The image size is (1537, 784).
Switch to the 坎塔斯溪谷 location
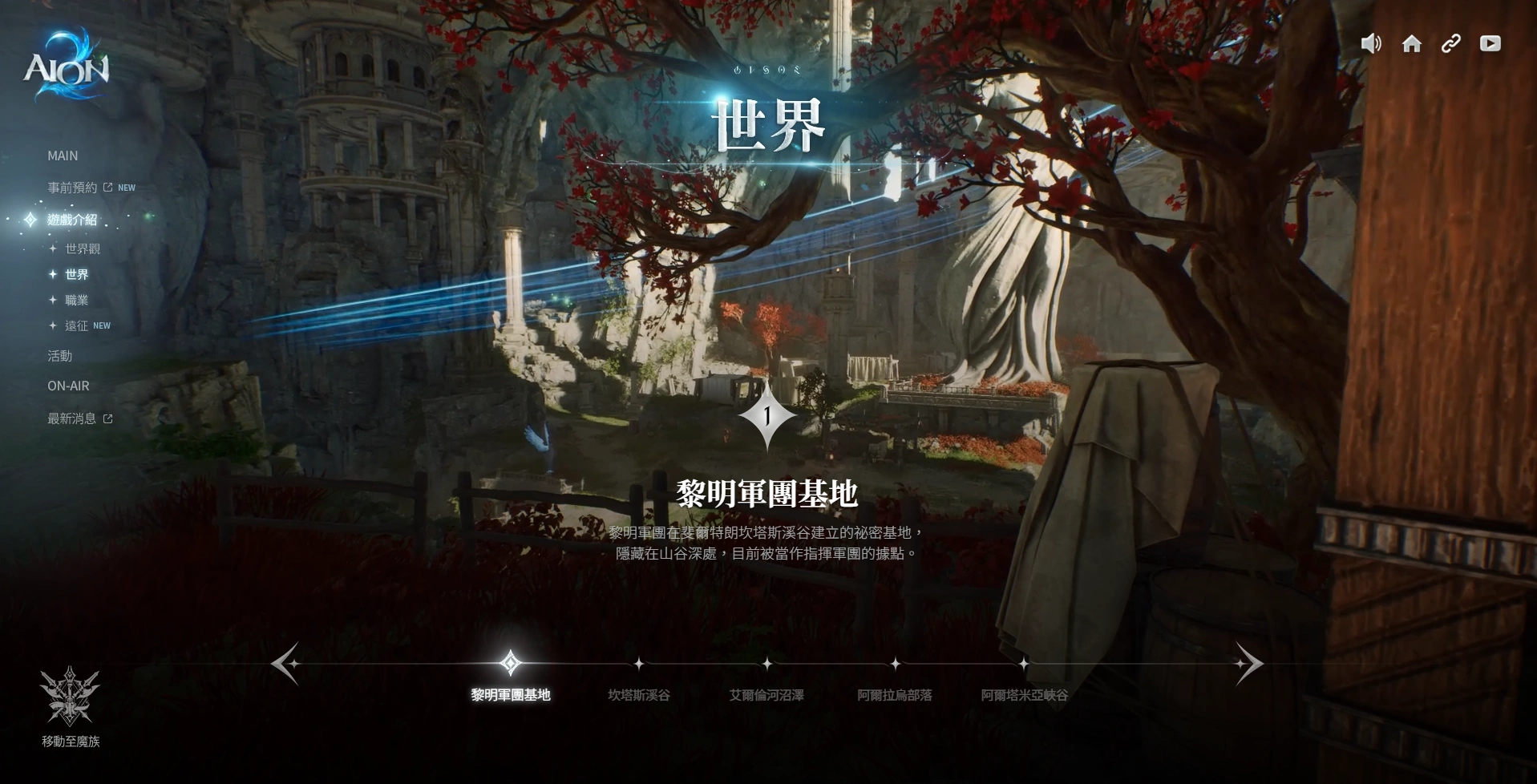pyautogui.click(x=639, y=694)
